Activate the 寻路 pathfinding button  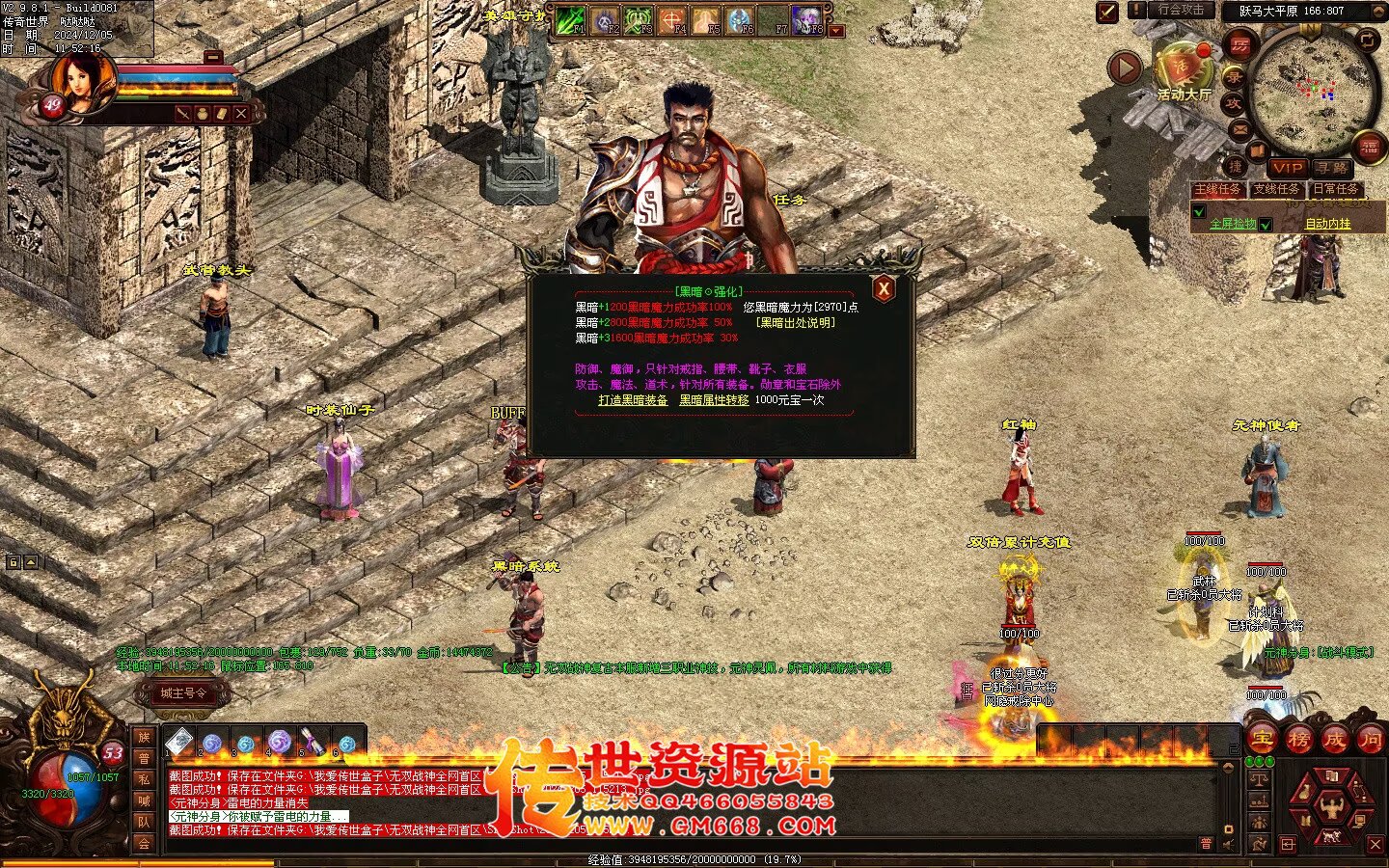tap(1332, 168)
